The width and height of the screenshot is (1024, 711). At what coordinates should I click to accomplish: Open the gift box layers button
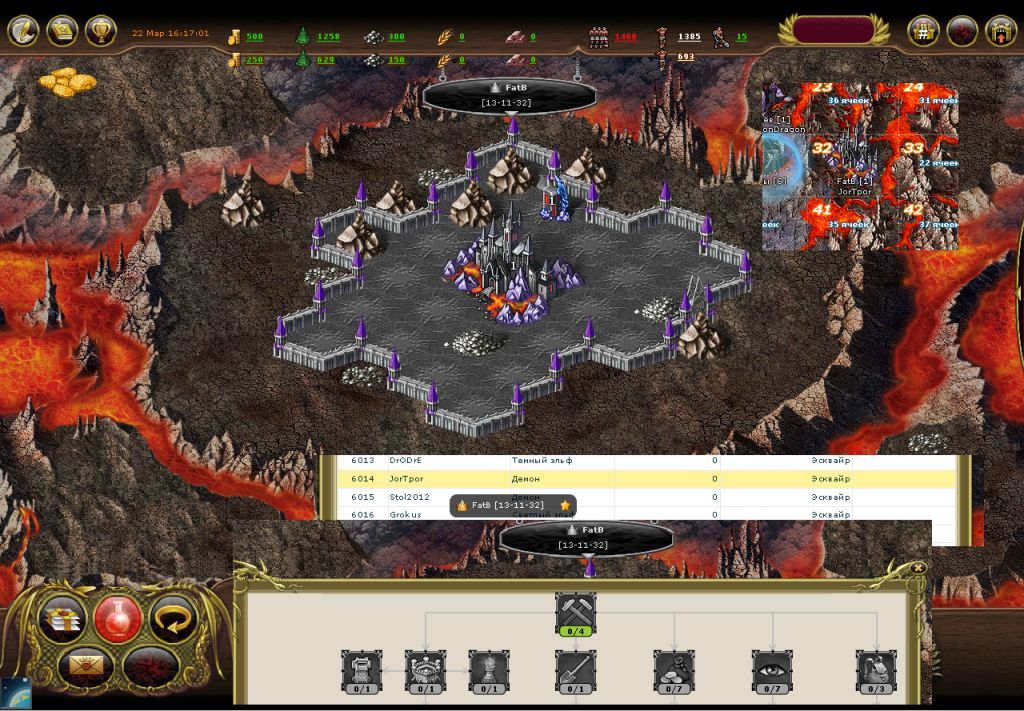[x=62, y=620]
